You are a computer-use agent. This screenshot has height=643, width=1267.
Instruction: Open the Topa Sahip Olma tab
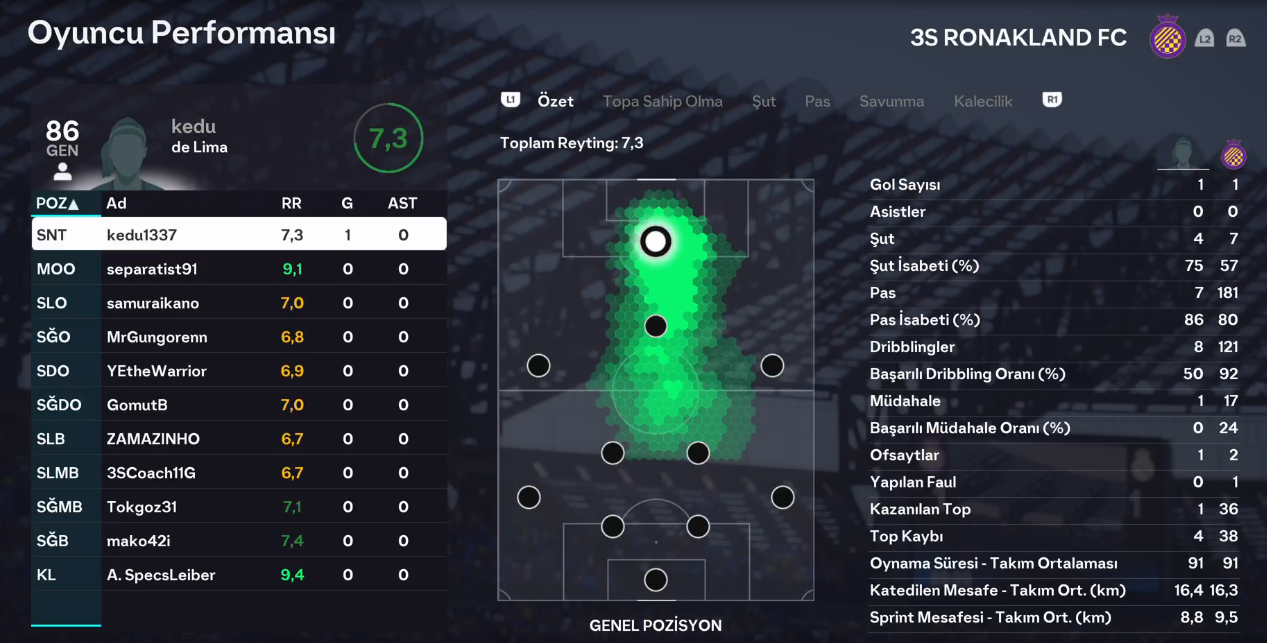[662, 101]
